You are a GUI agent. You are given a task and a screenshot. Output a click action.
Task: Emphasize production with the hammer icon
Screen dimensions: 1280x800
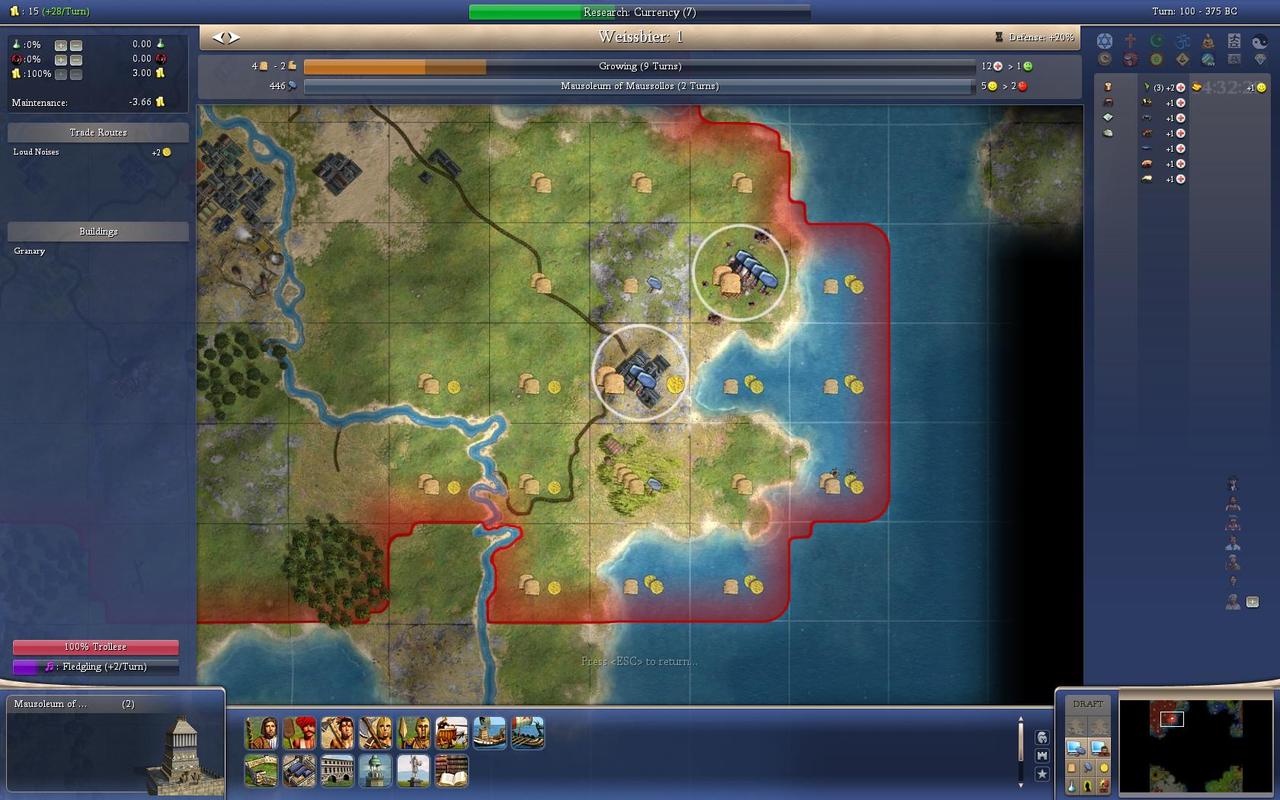click(x=1088, y=767)
